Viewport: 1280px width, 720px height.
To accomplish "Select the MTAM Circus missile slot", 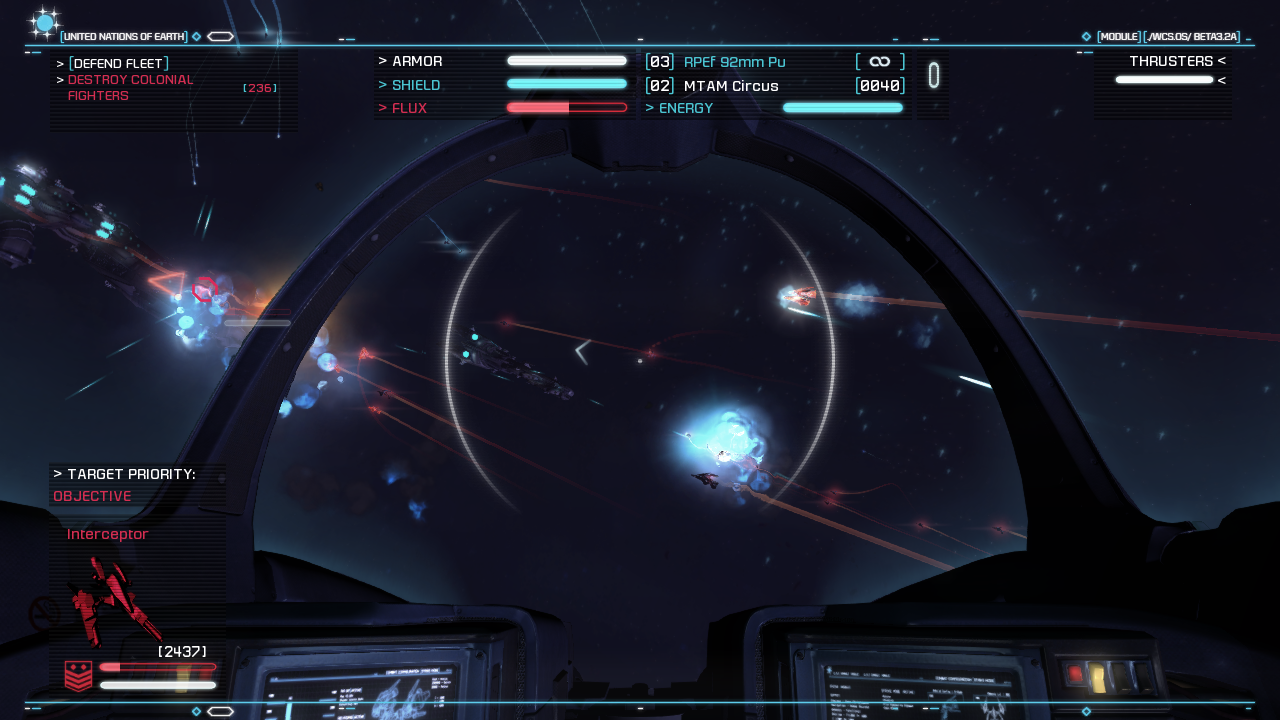I will pyautogui.click(x=730, y=86).
